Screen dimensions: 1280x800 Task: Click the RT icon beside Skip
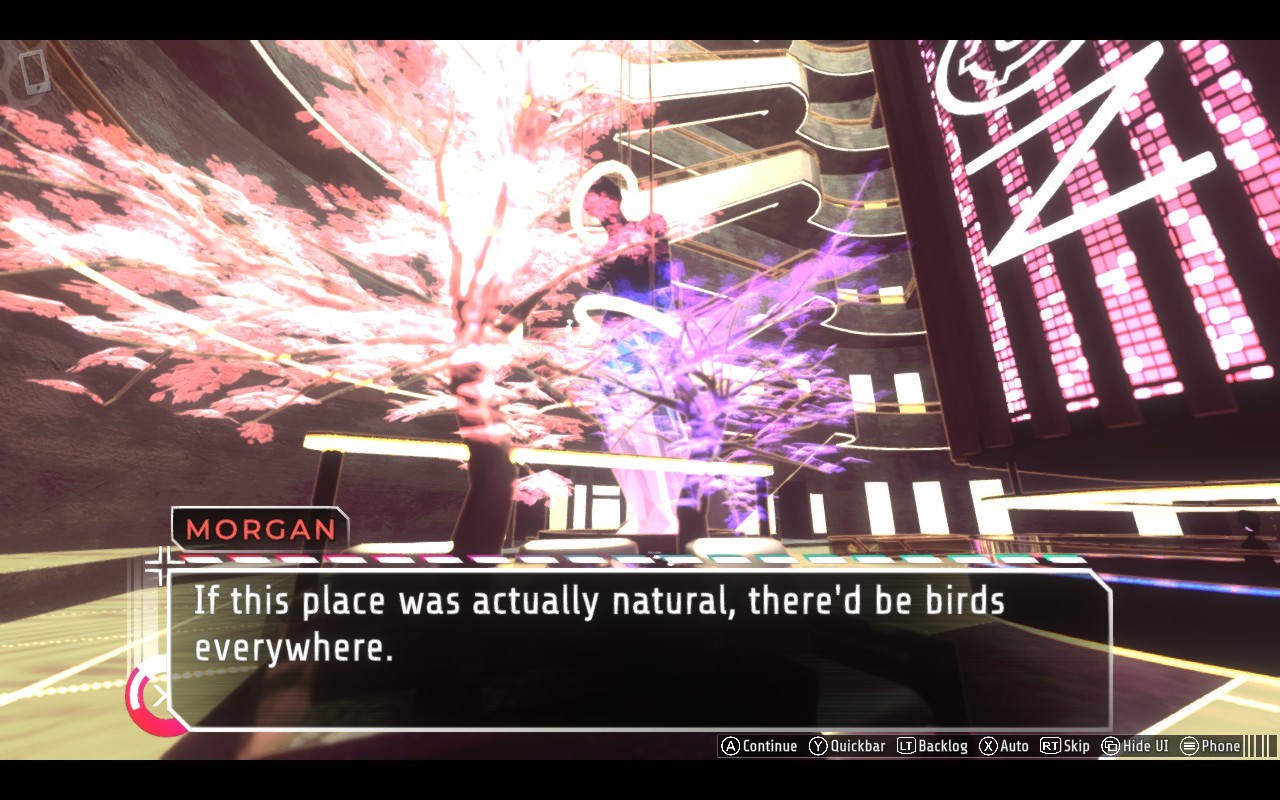coord(1050,746)
